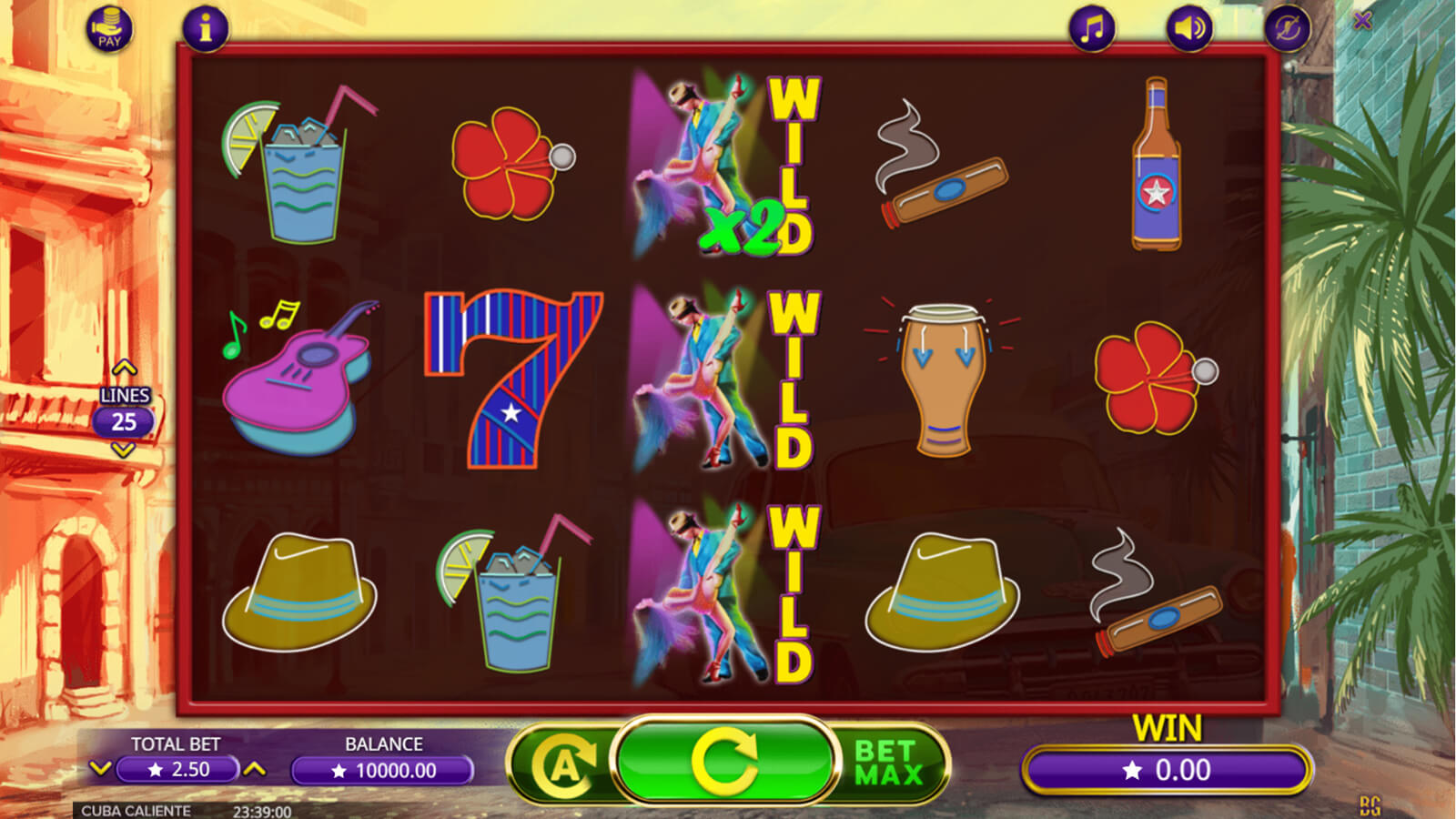The height and width of the screenshot is (819, 1456).
Task: Raise the total bet amount
Action: (255, 769)
